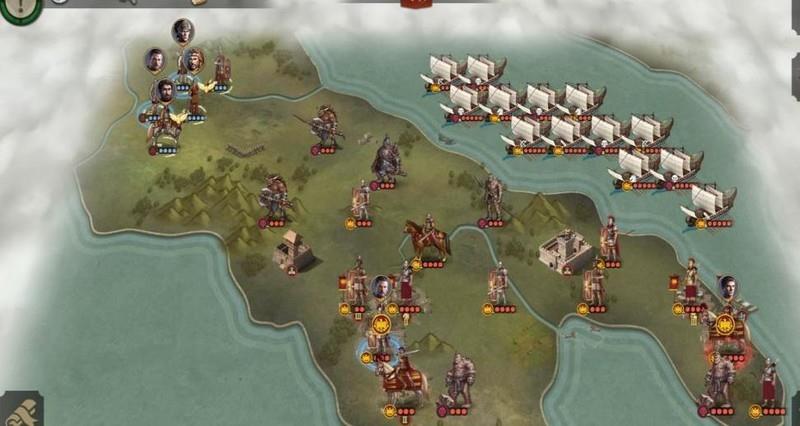800x426 pixels.
Task: Open the green exclamation mark objective badge
Action: click(18, 8)
